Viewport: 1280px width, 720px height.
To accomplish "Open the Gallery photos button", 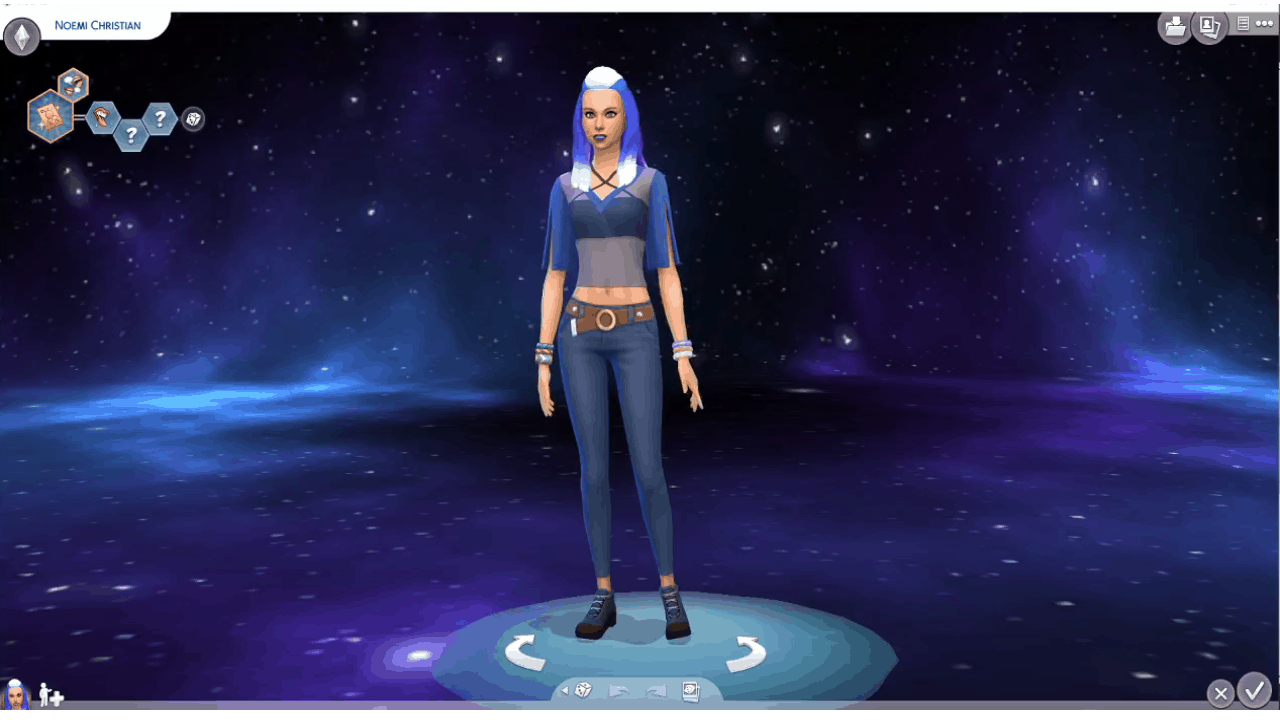I will [1209, 26].
